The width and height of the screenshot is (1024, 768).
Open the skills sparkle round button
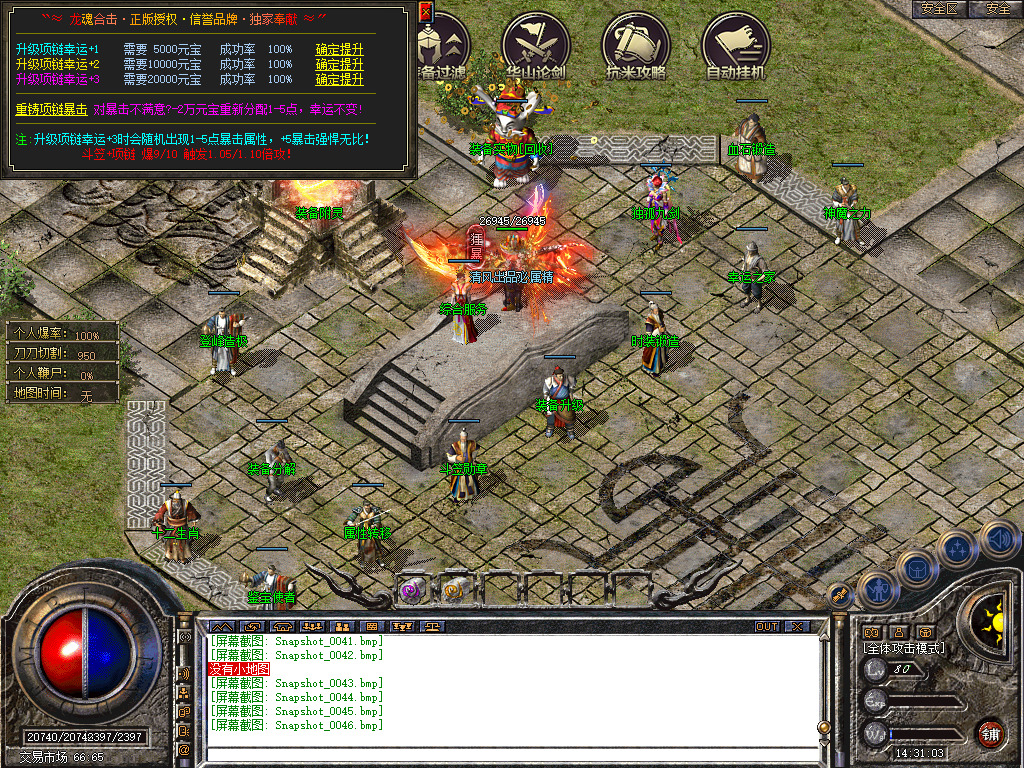(957, 548)
